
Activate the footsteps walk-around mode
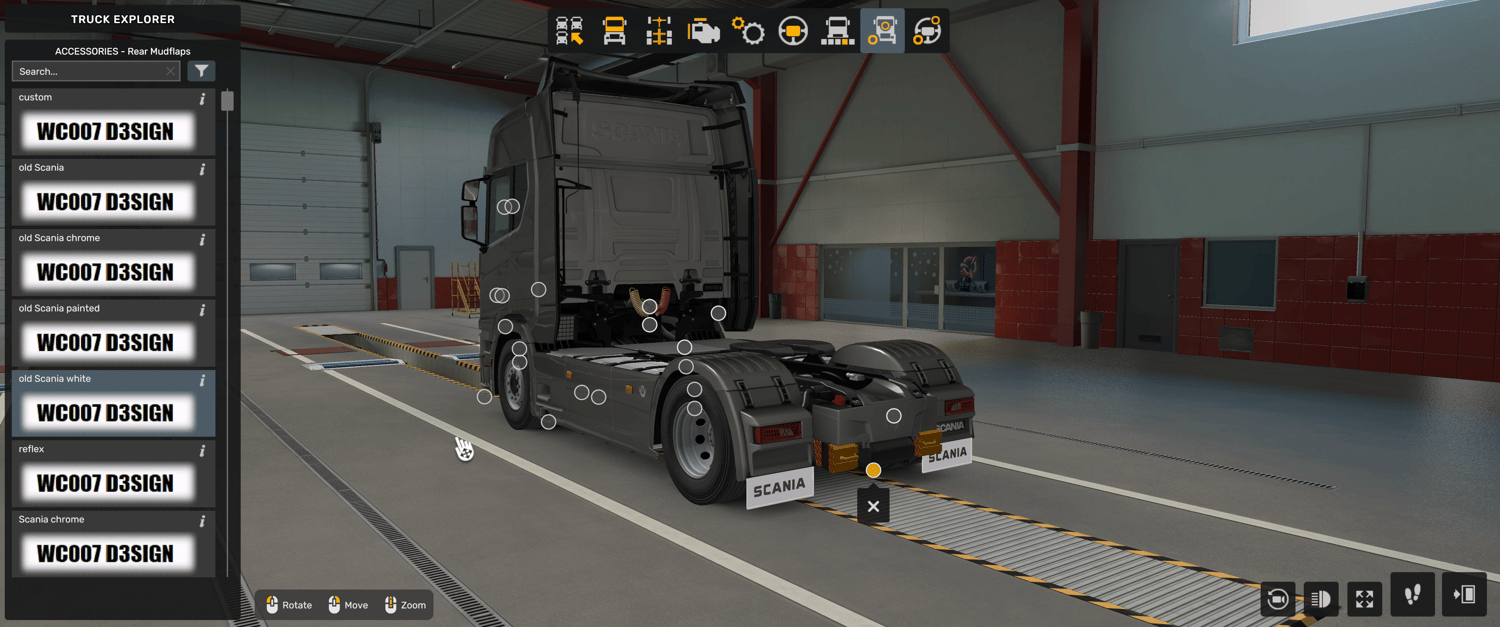pos(1413,595)
